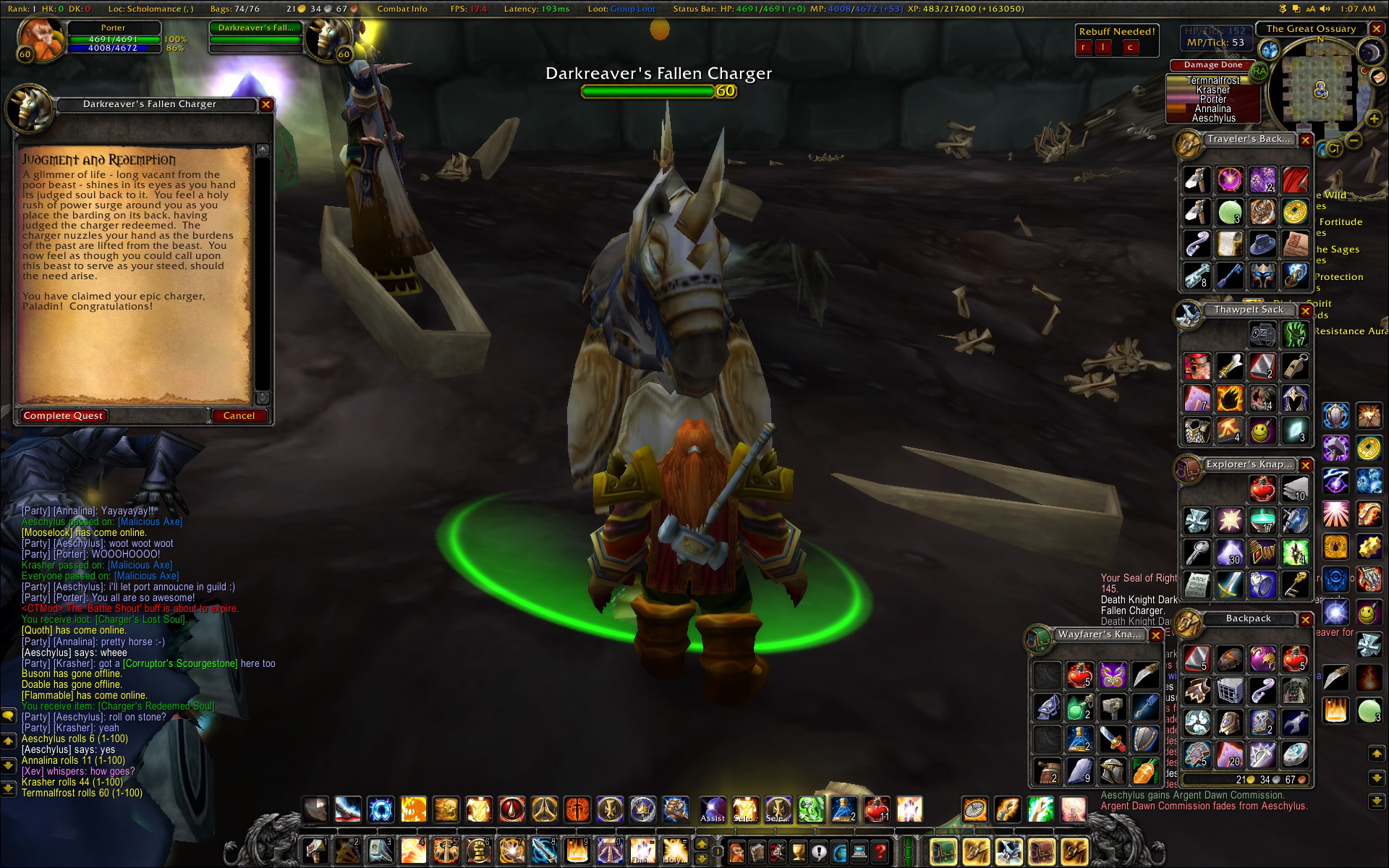This screenshot has width=1389, height=868.
Task: Switch action bar page with down arrow
Action: coord(702,860)
